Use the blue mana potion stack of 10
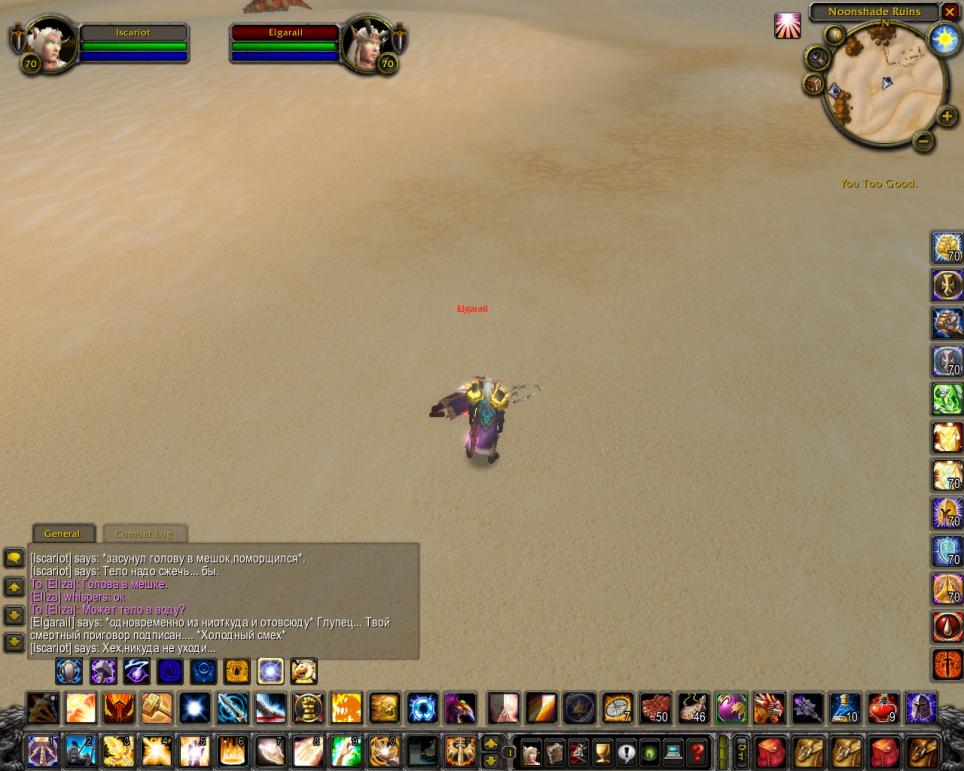This screenshot has width=964, height=771. [x=844, y=708]
